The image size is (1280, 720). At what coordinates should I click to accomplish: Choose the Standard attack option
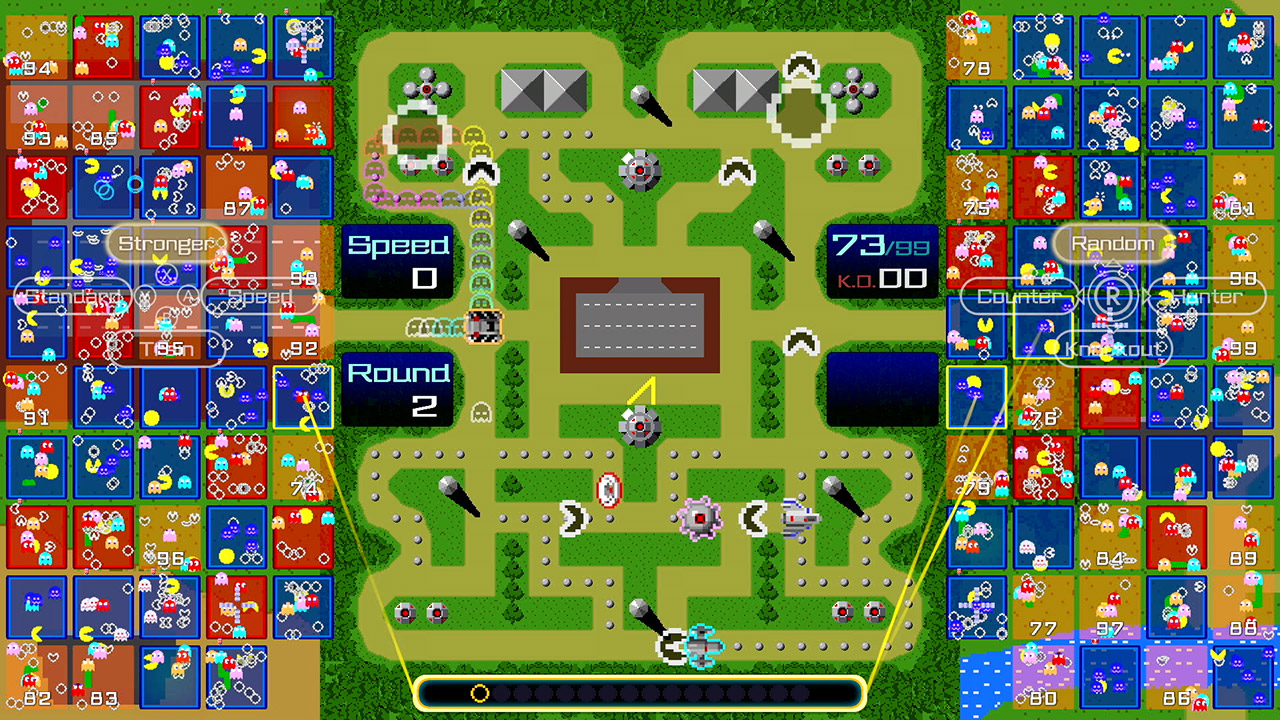pyautogui.click(x=74, y=296)
